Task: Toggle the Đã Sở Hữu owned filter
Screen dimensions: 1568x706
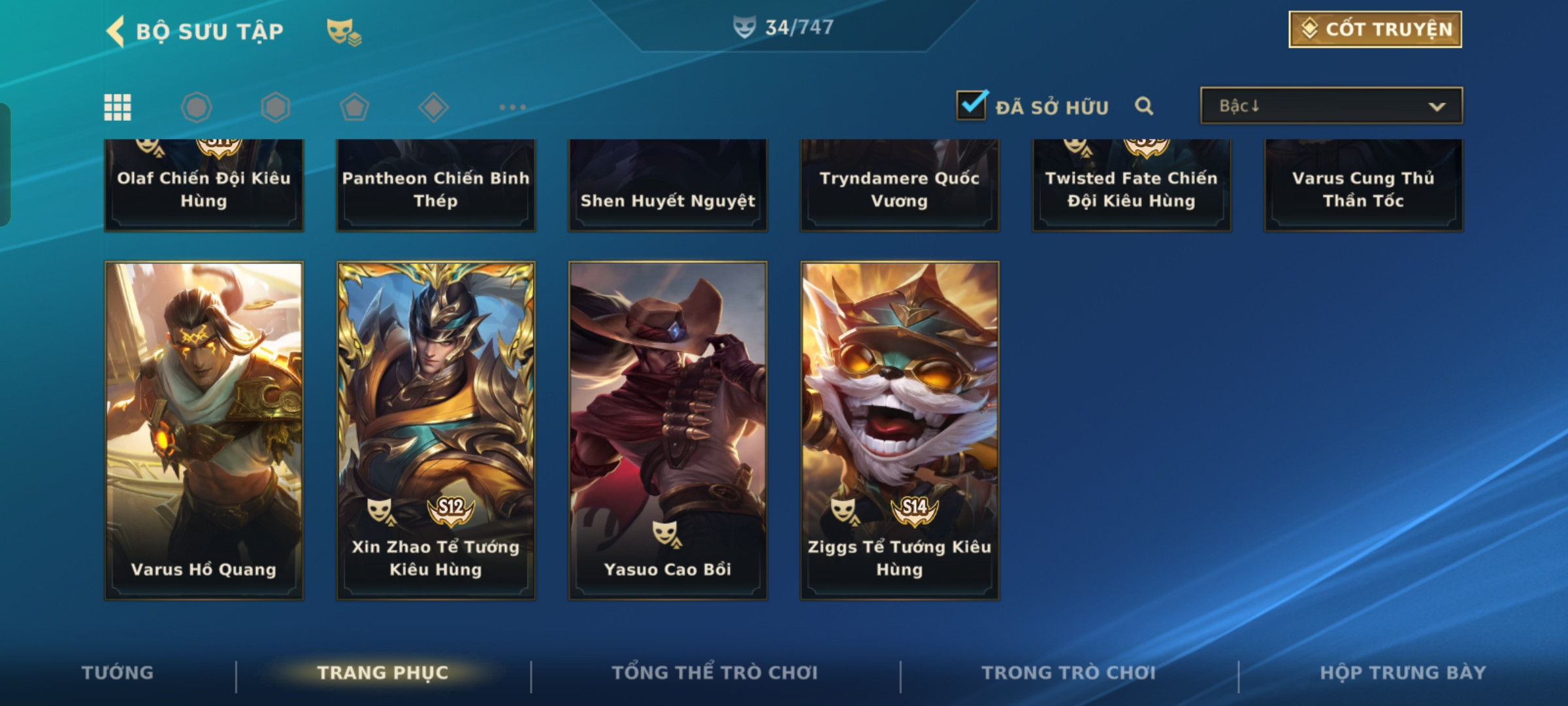Action: pyautogui.click(x=972, y=105)
